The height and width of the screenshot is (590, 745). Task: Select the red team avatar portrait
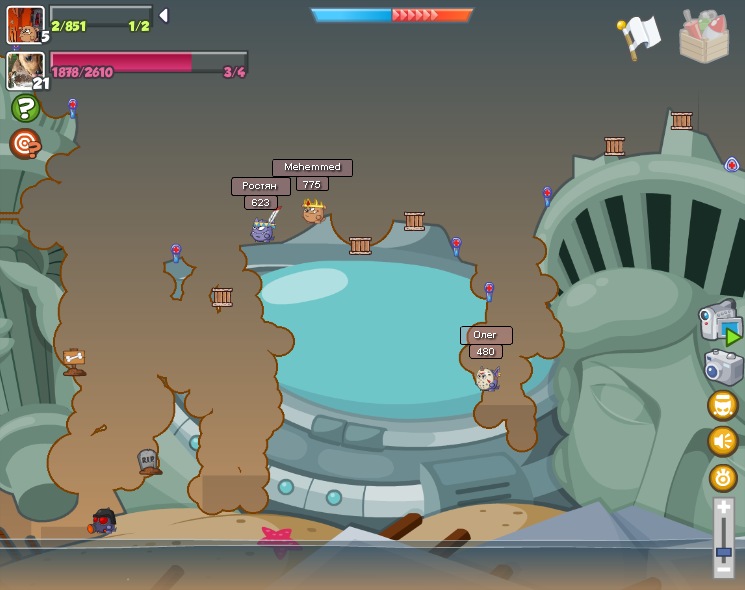coord(24,24)
